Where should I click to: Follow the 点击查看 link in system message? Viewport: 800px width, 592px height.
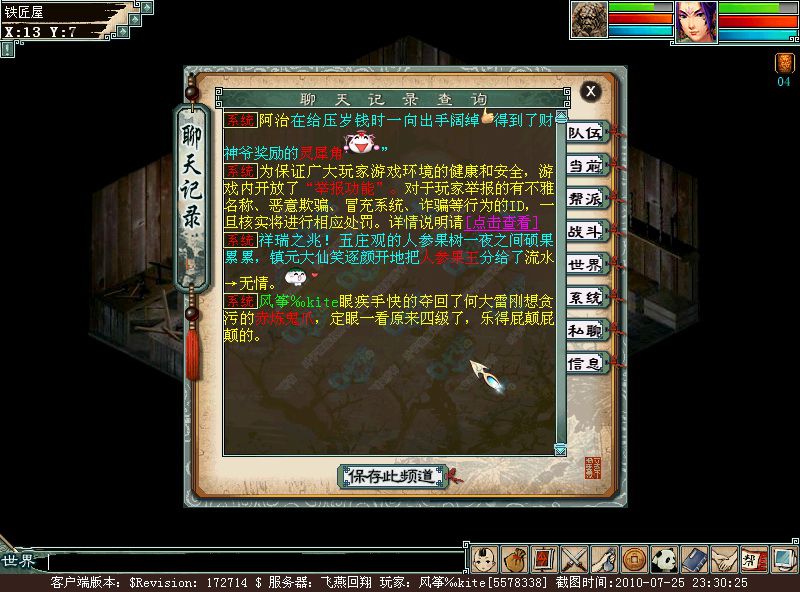point(502,222)
